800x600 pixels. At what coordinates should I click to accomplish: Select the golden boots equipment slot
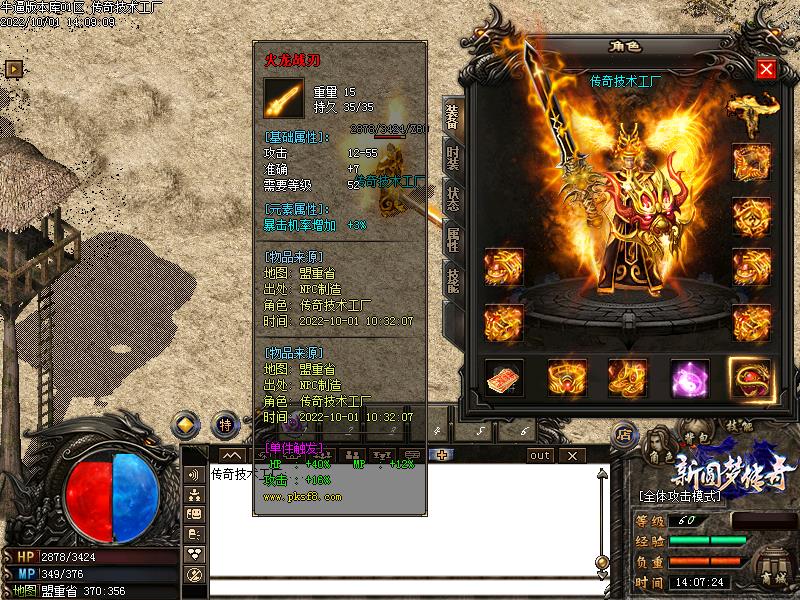pyautogui.click(x=628, y=377)
